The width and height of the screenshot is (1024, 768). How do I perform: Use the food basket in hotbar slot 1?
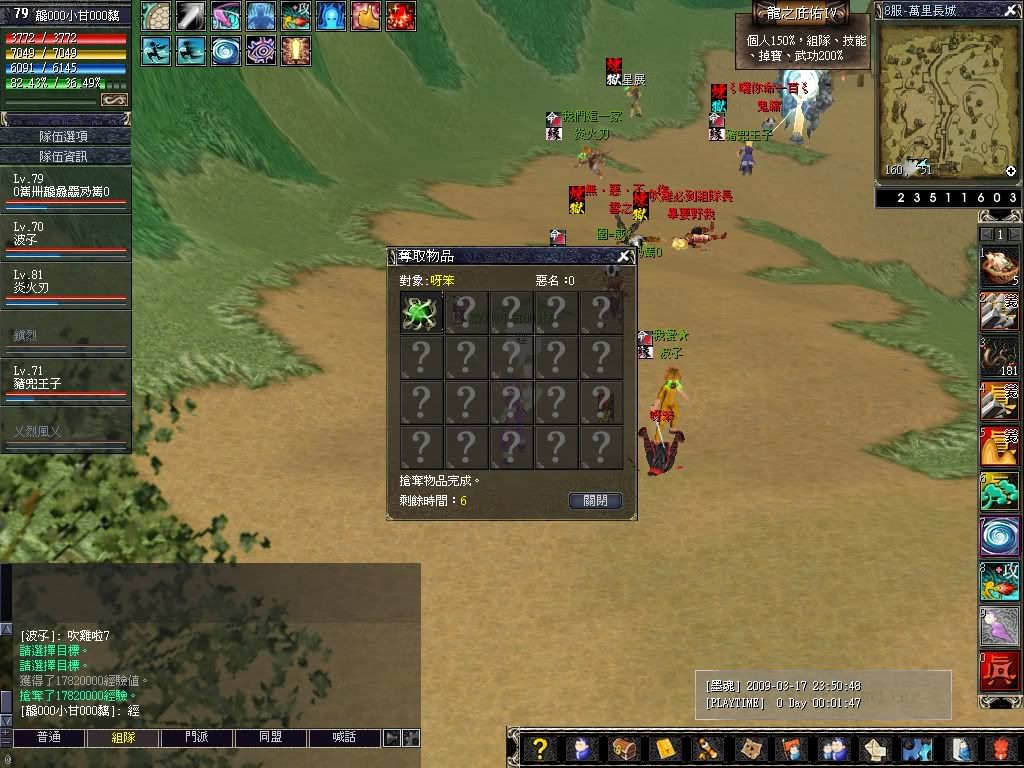point(999,267)
